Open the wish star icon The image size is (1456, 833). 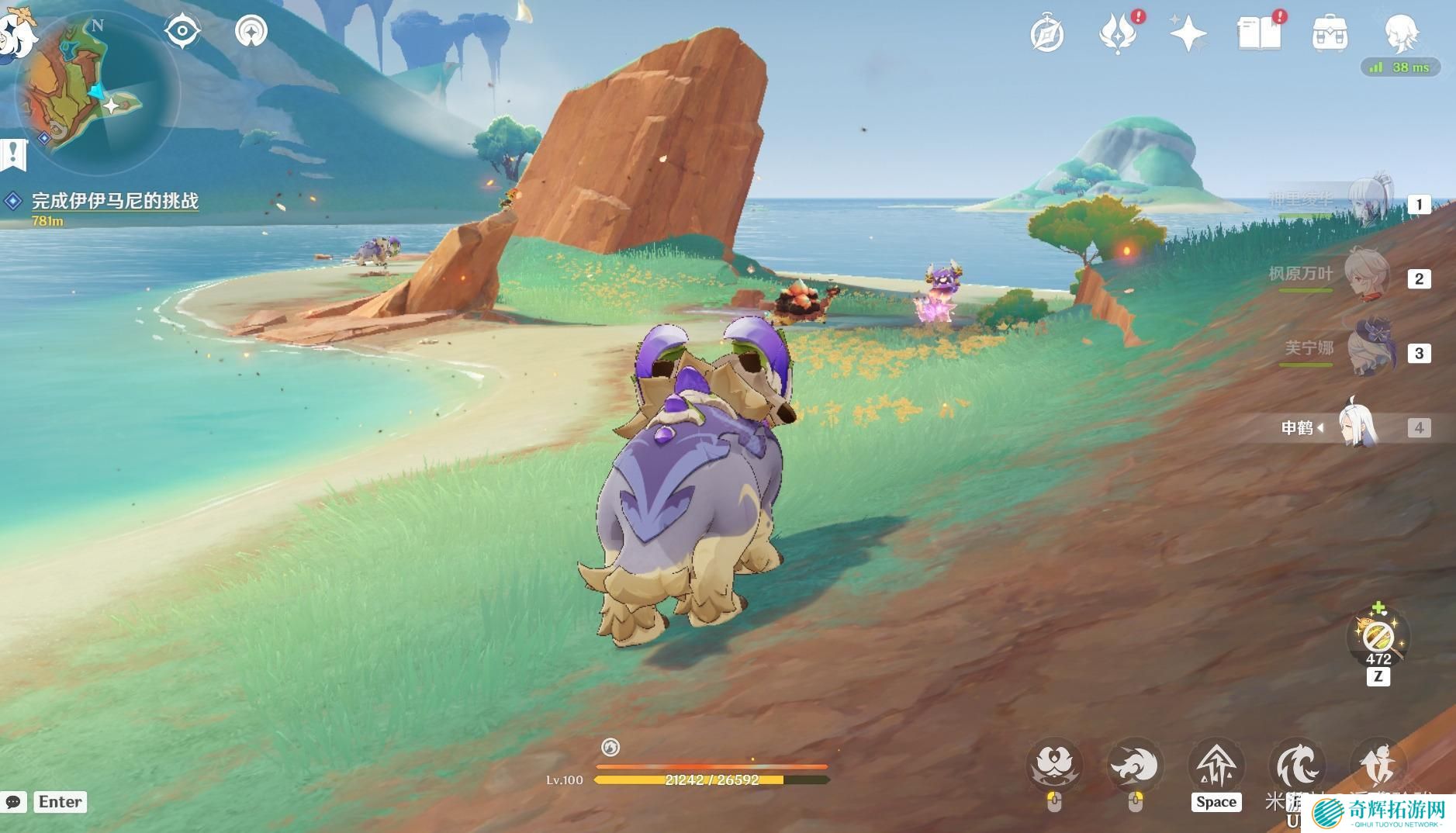1188,34
